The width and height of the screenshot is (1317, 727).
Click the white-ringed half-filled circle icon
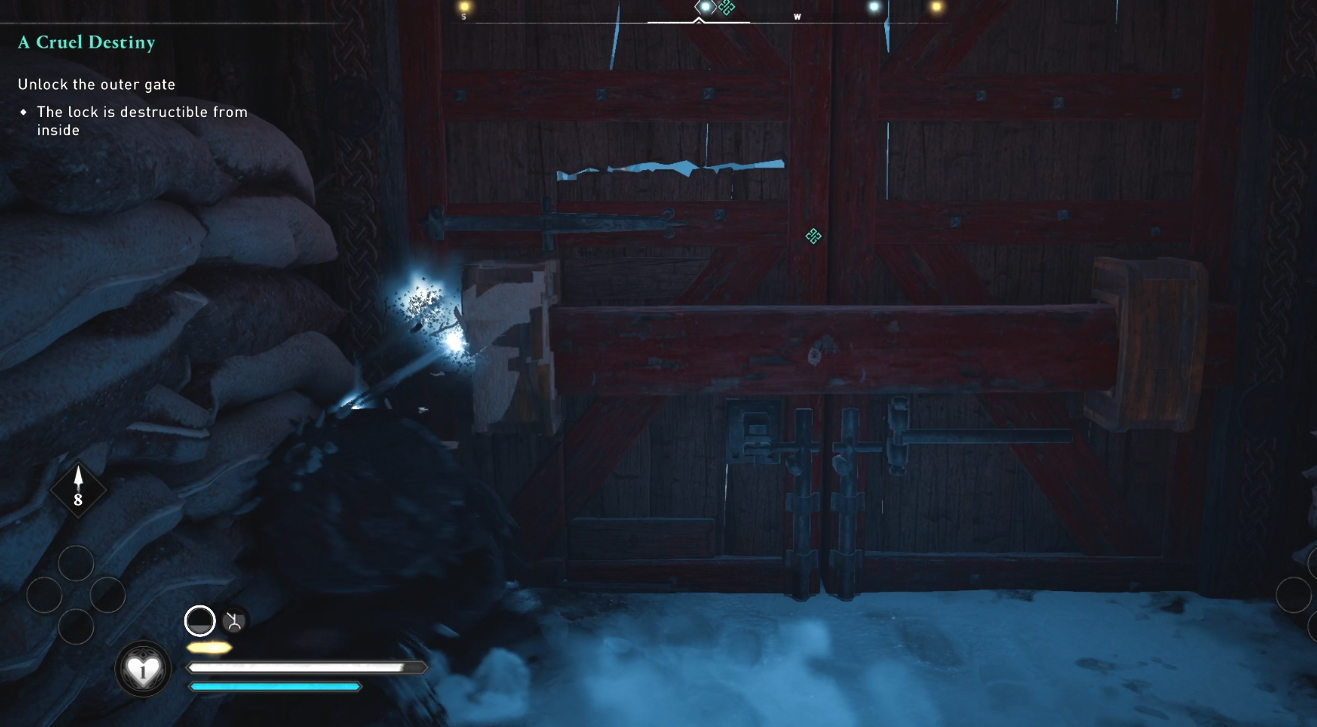(200, 621)
